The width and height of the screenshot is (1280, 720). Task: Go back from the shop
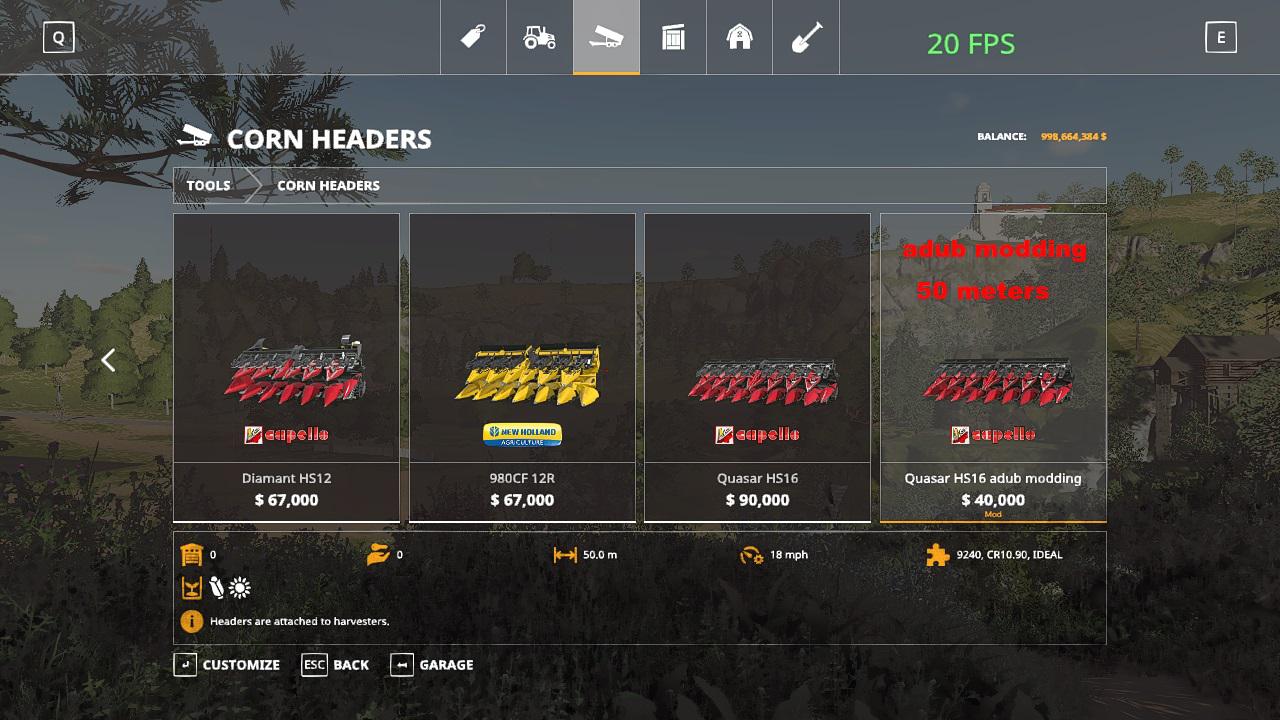pyautogui.click(x=336, y=665)
